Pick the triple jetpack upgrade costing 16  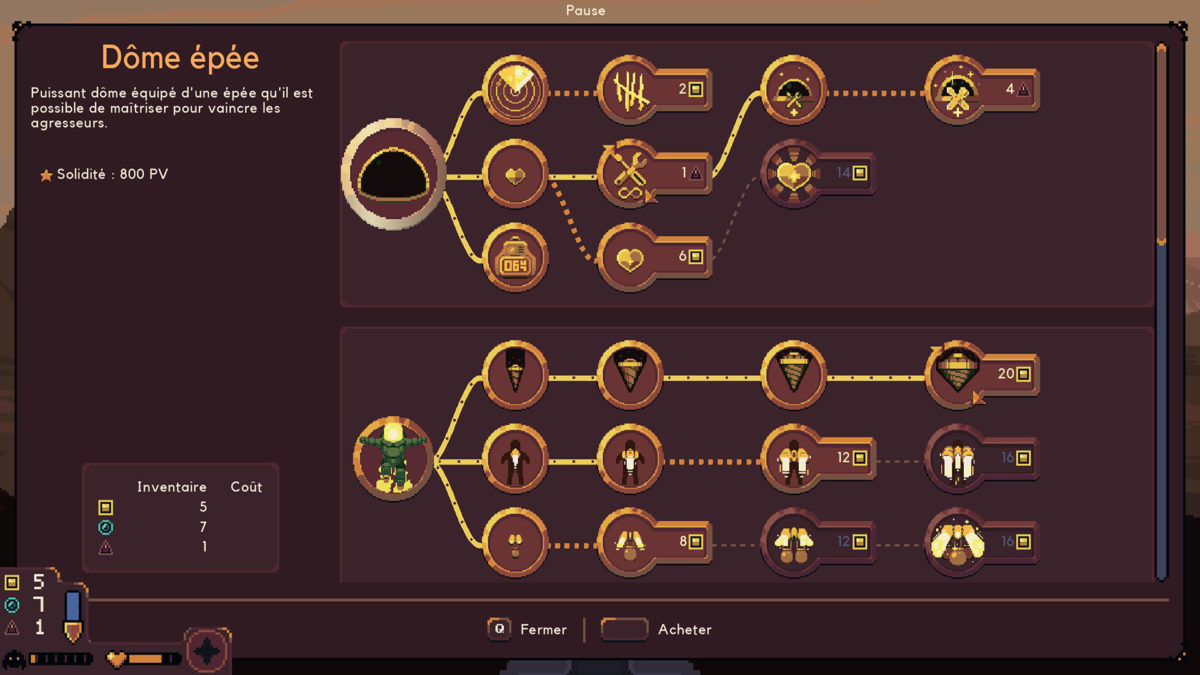pos(958,459)
